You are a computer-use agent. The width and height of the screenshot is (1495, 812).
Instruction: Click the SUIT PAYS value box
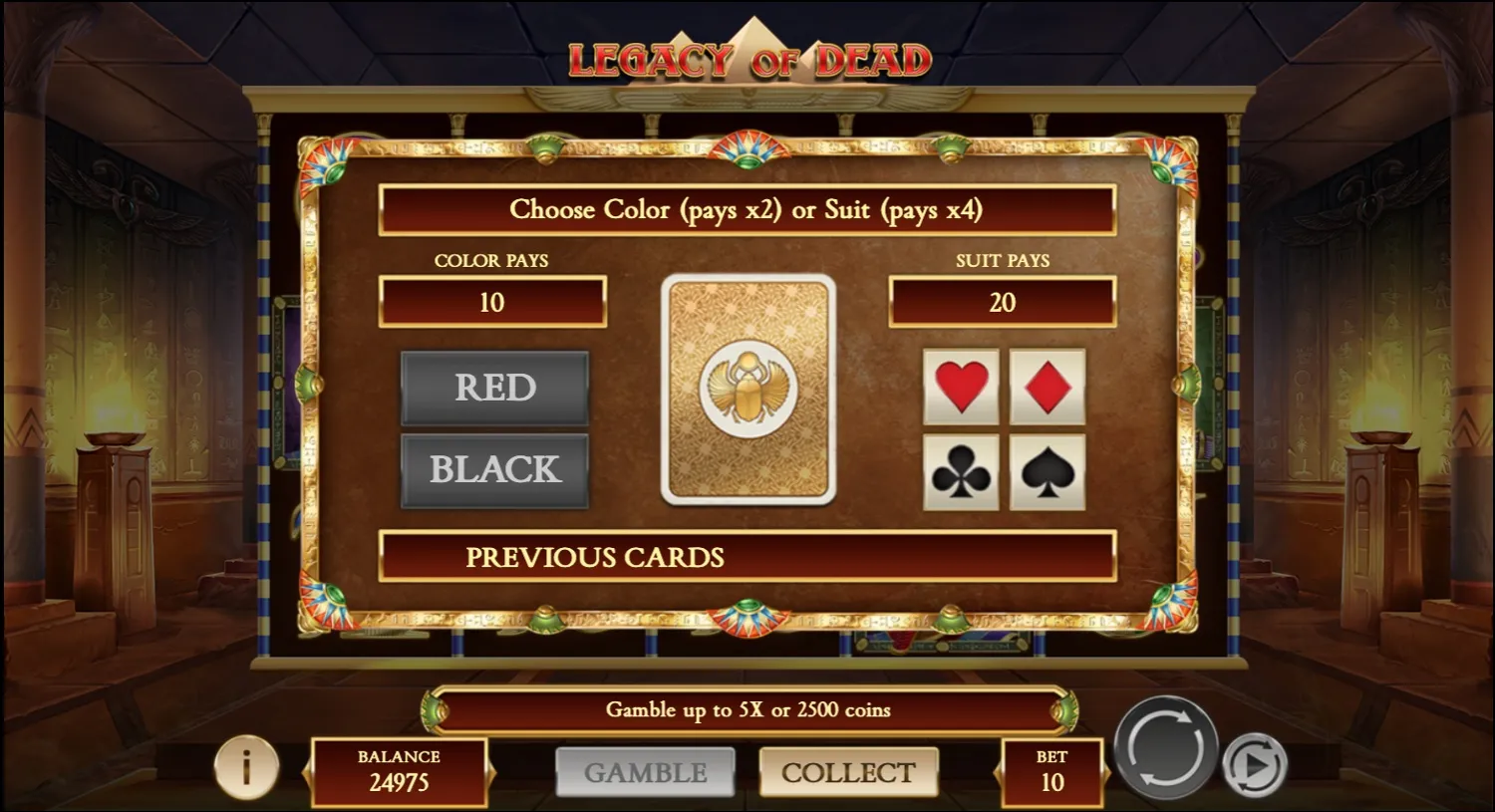click(x=1002, y=302)
